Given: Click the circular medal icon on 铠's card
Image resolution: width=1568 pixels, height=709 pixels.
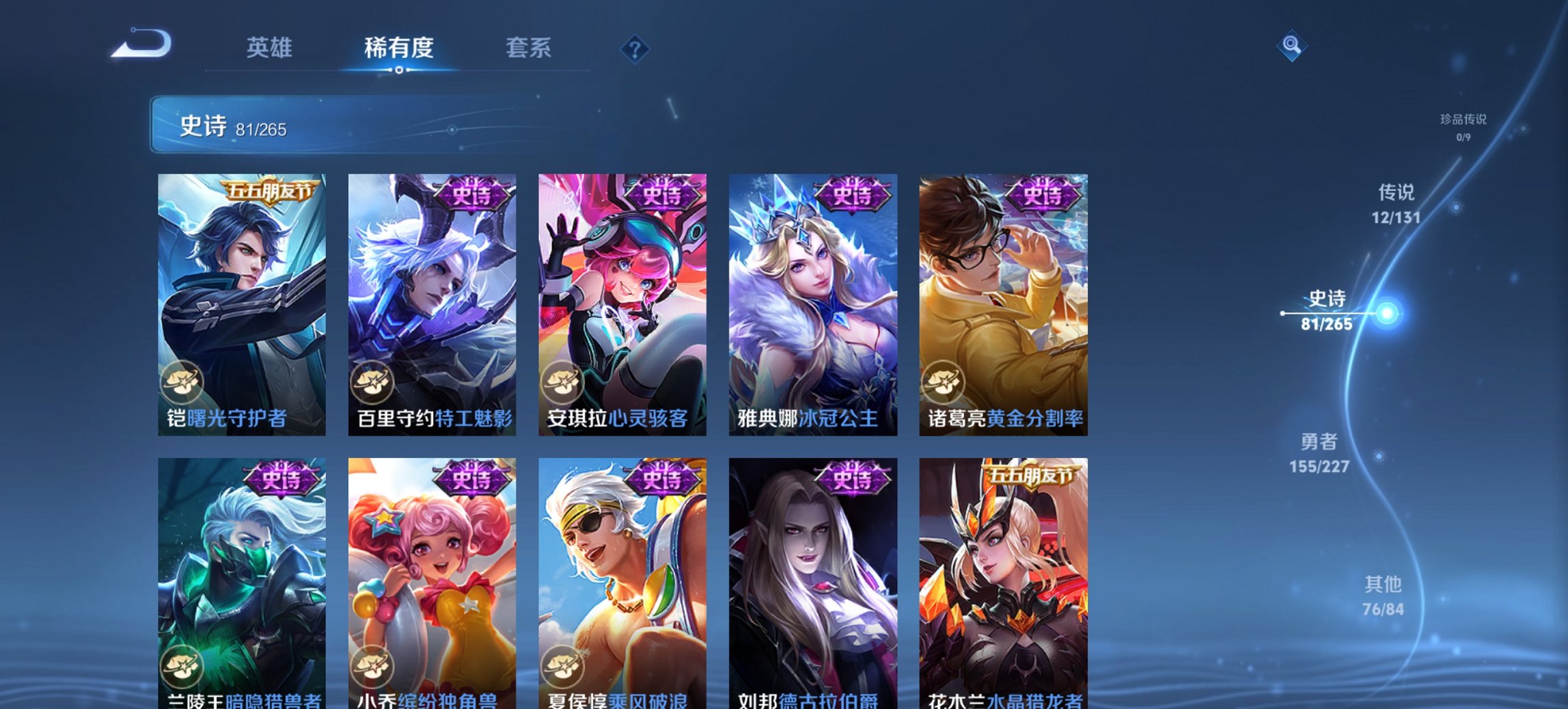Looking at the screenshot, I should (182, 382).
